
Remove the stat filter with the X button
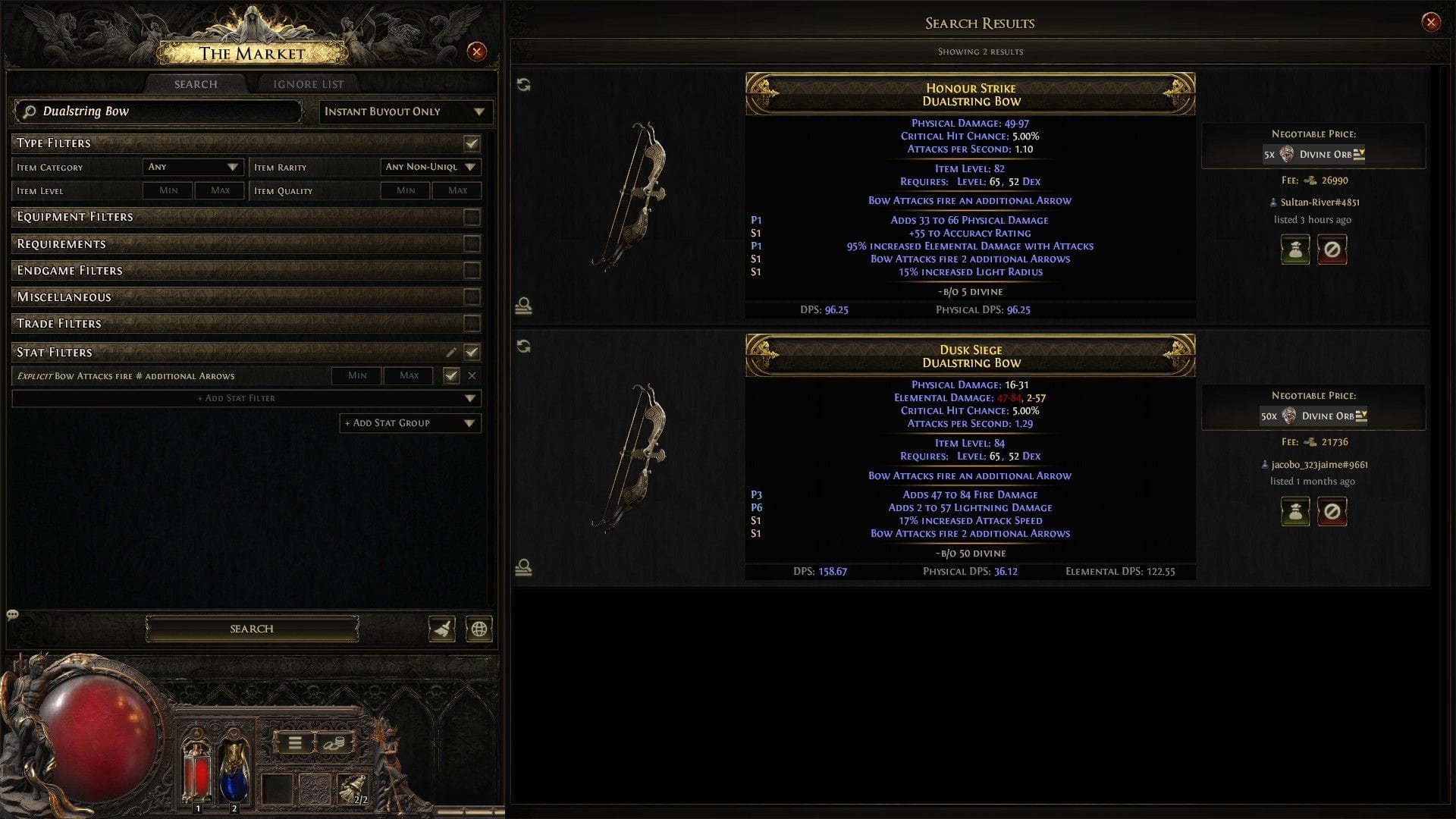point(472,375)
